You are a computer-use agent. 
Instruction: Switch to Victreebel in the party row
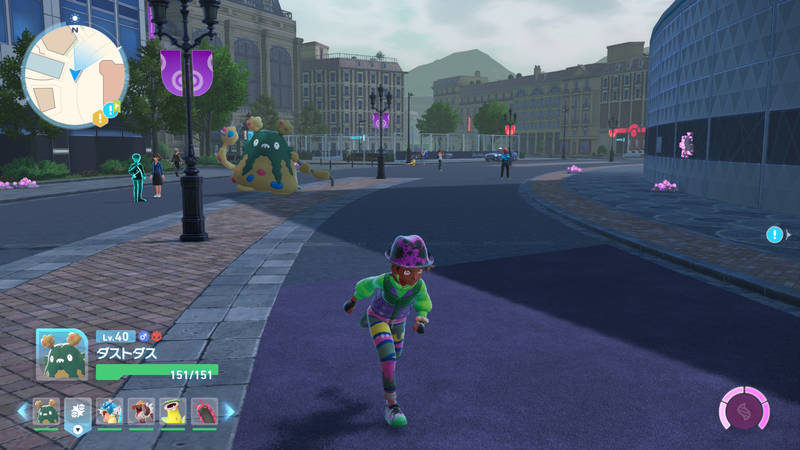point(173,412)
